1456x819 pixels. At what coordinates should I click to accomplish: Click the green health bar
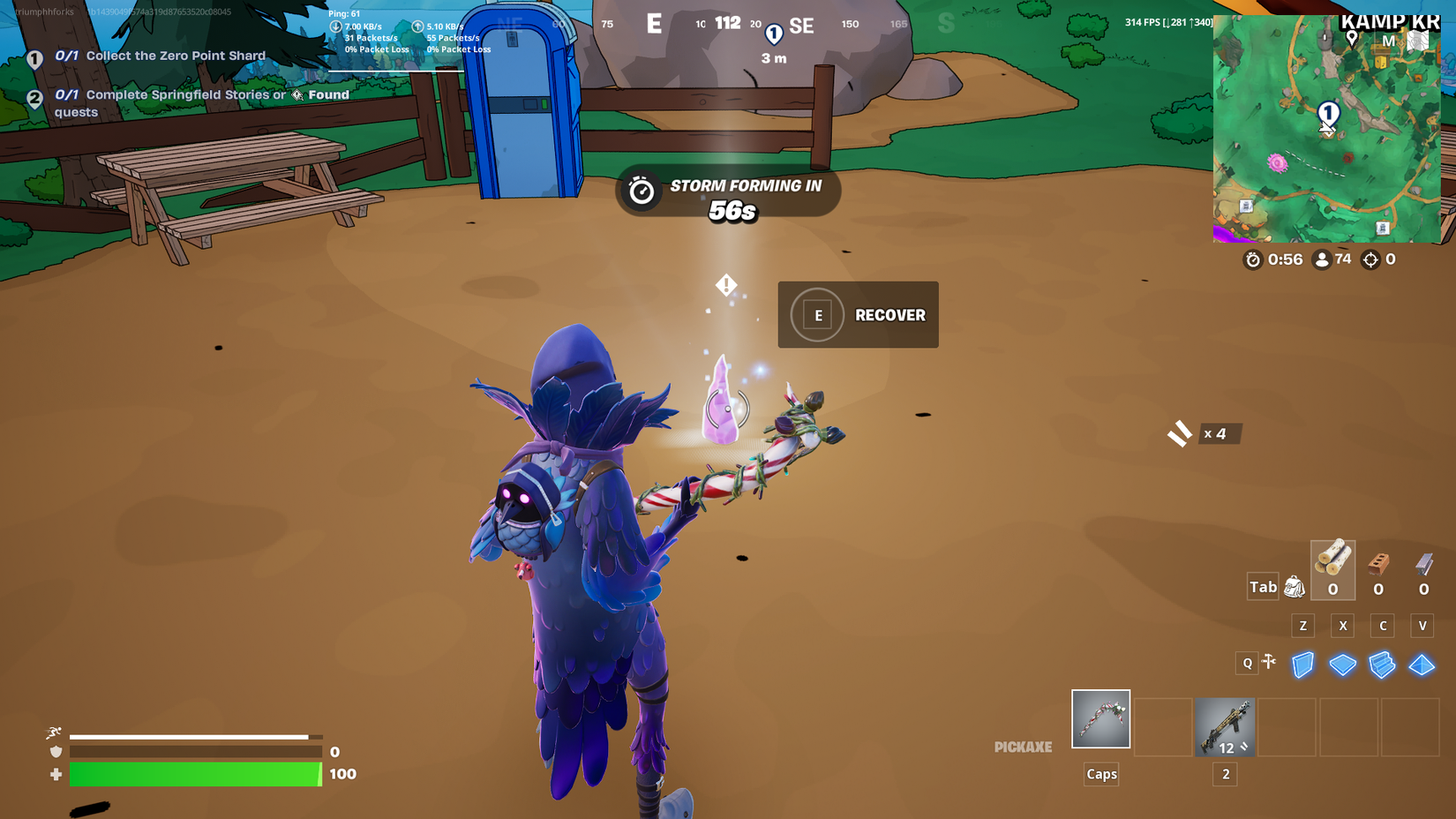click(x=194, y=774)
